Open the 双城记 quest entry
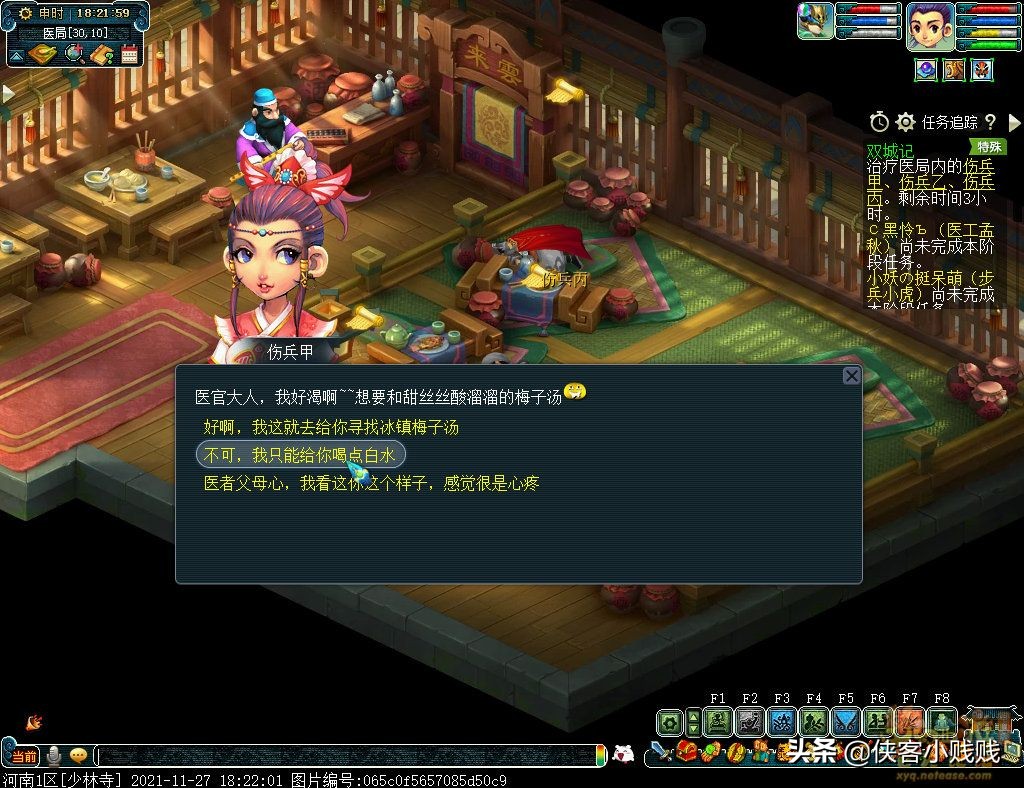The height and width of the screenshot is (788, 1024). [x=890, y=150]
